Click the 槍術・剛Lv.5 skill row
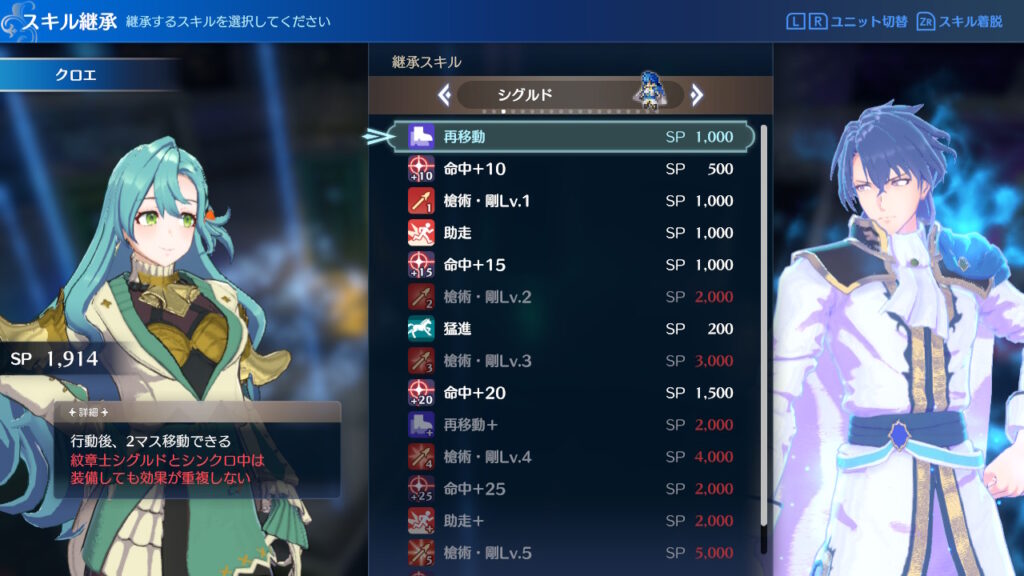 coord(570,553)
